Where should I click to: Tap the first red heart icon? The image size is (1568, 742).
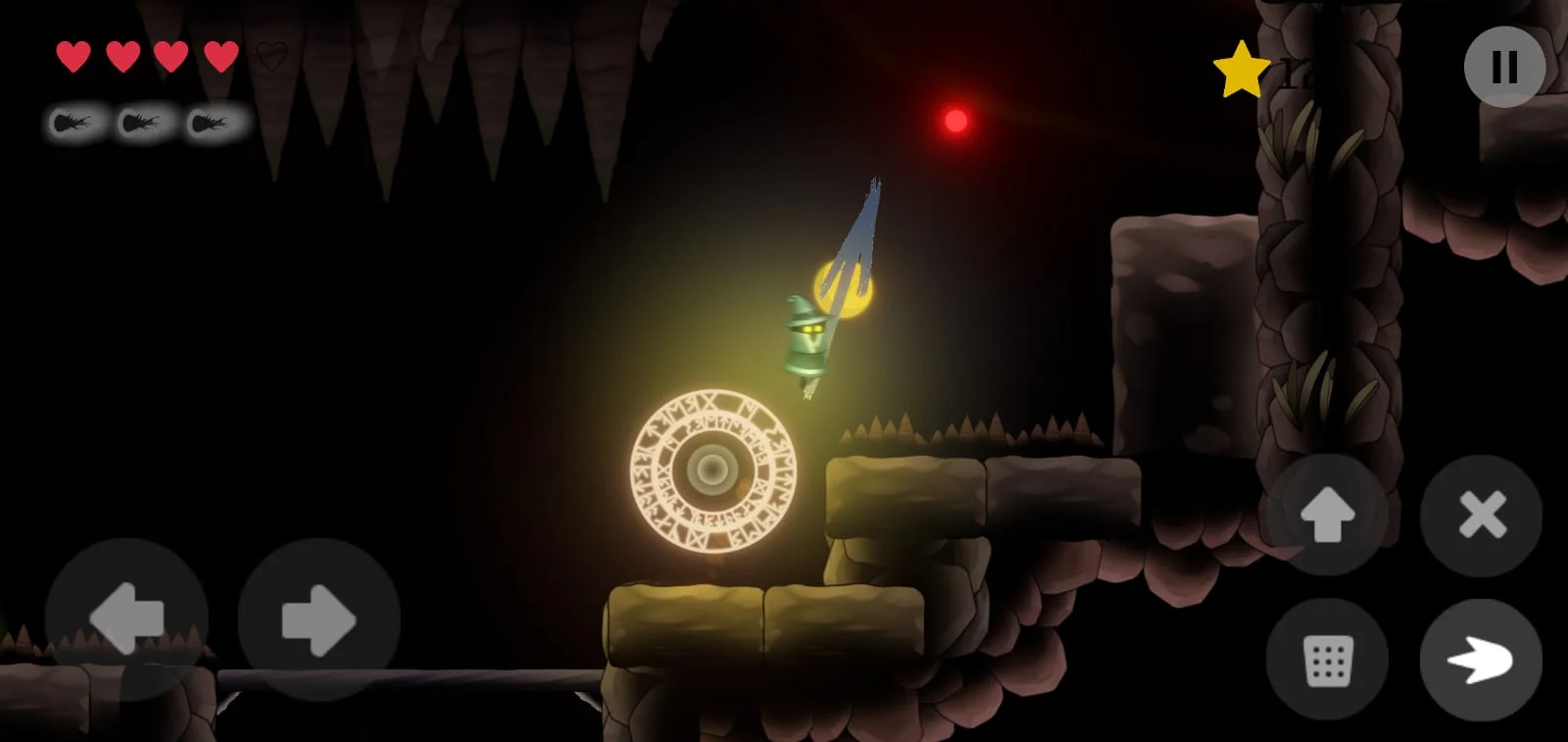(72, 56)
